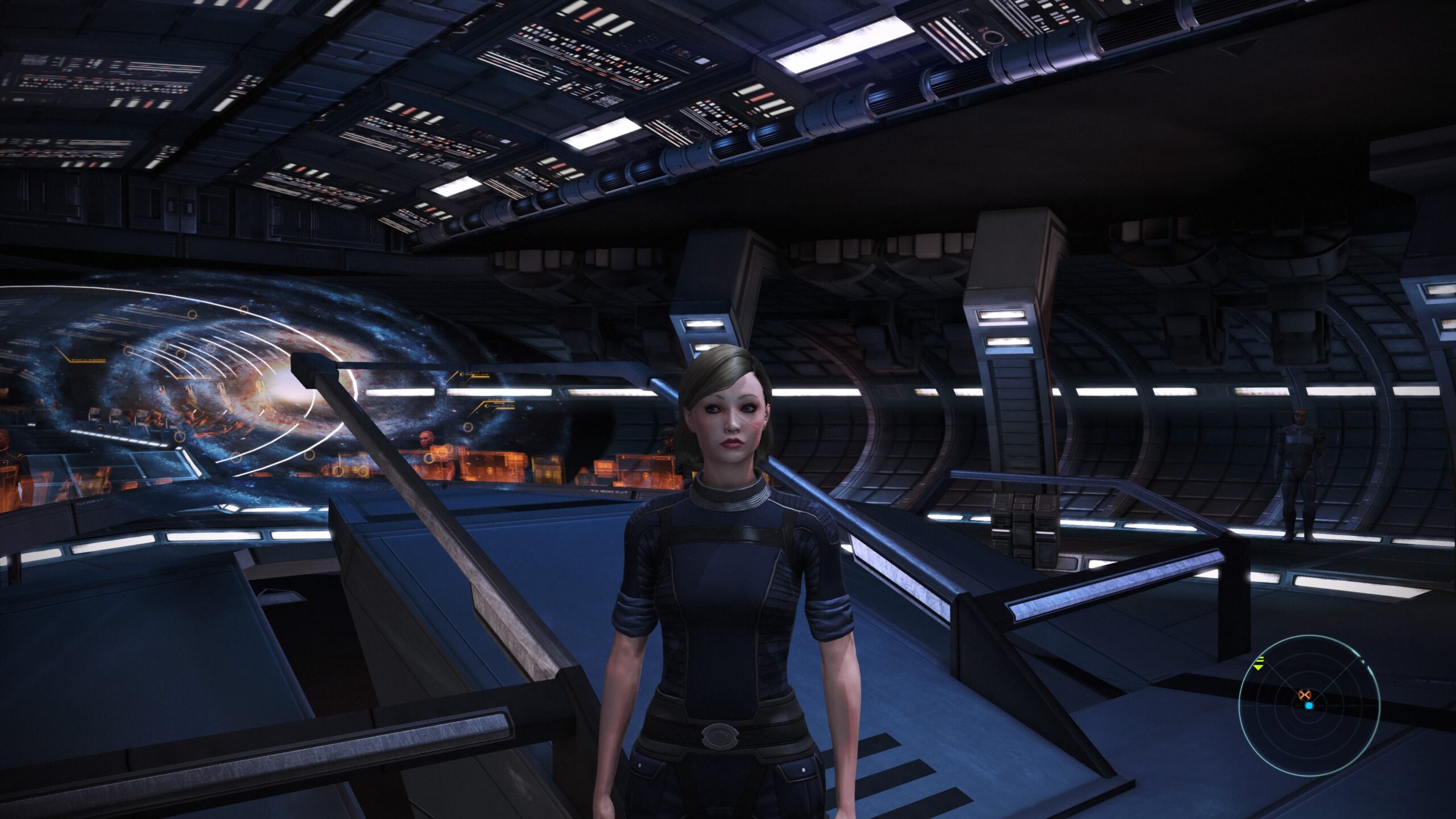Select the orange X objective marker on the radar
Viewport: 1456px width, 819px height.
click(x=1305, y=694)
